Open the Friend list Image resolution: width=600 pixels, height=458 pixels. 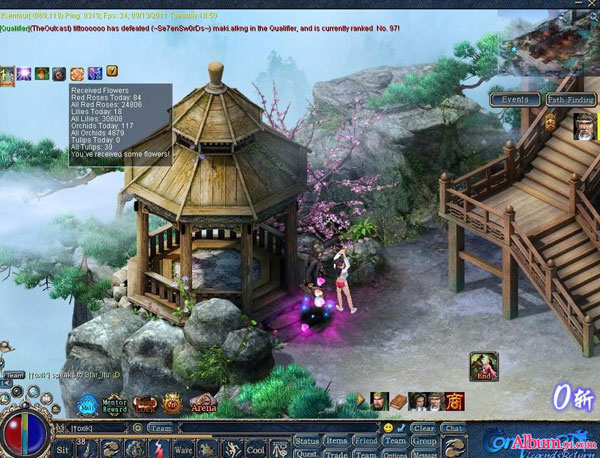tap(365, 440)
